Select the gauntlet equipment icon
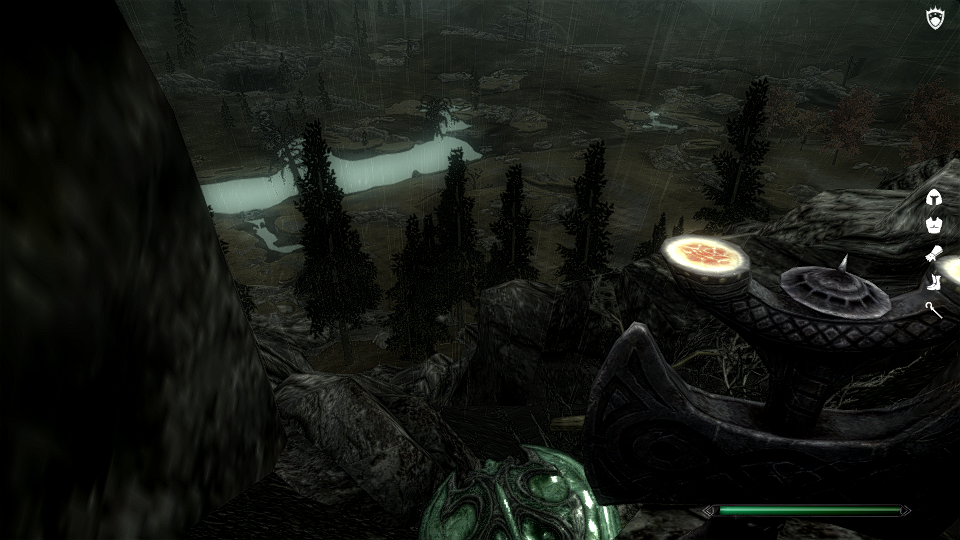Image resolution: width=960 pixels, height=540 pixels. (935, 253)
